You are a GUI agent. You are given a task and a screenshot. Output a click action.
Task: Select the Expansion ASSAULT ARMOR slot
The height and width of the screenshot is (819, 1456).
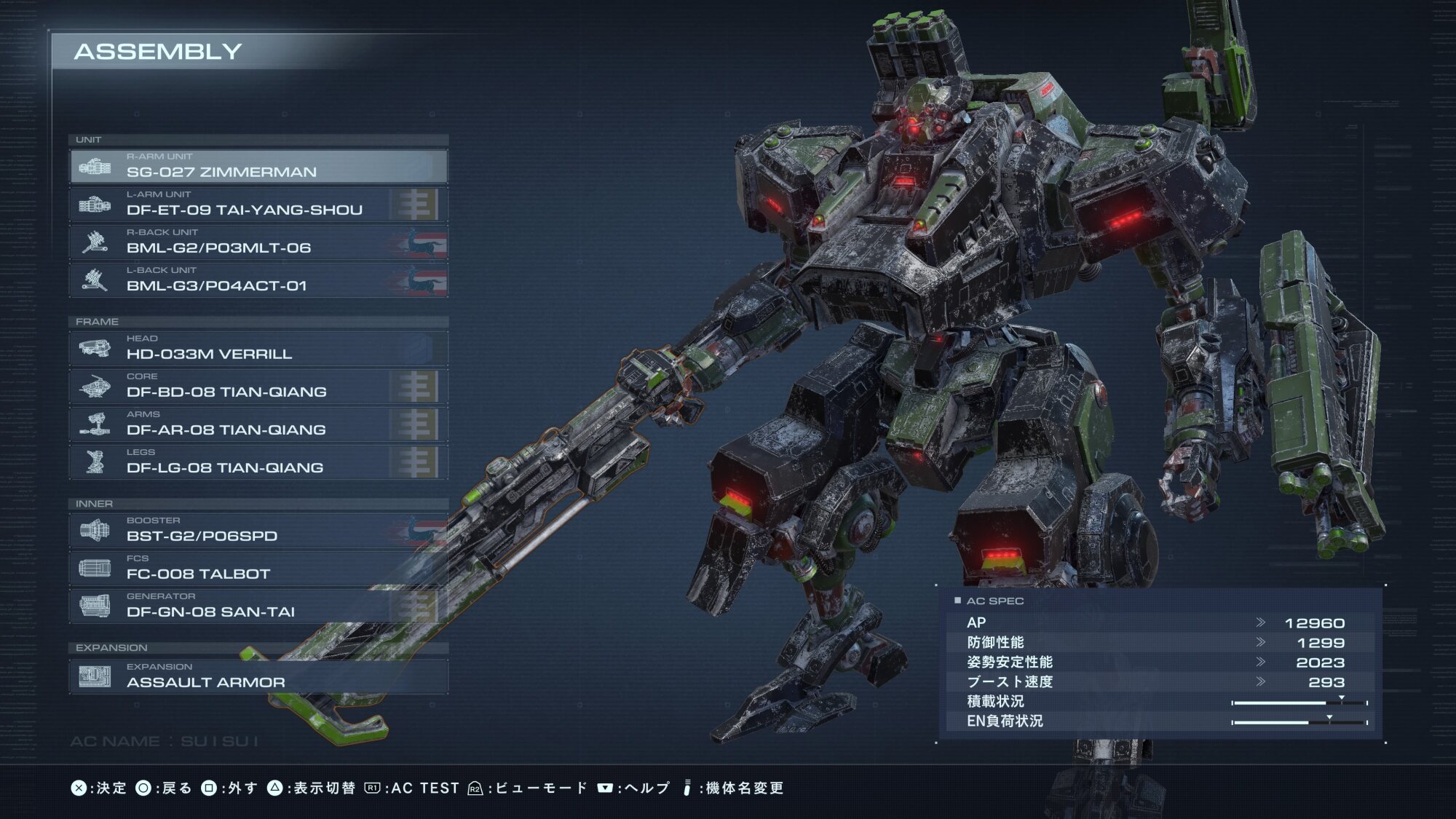click(x=258, y=677)
